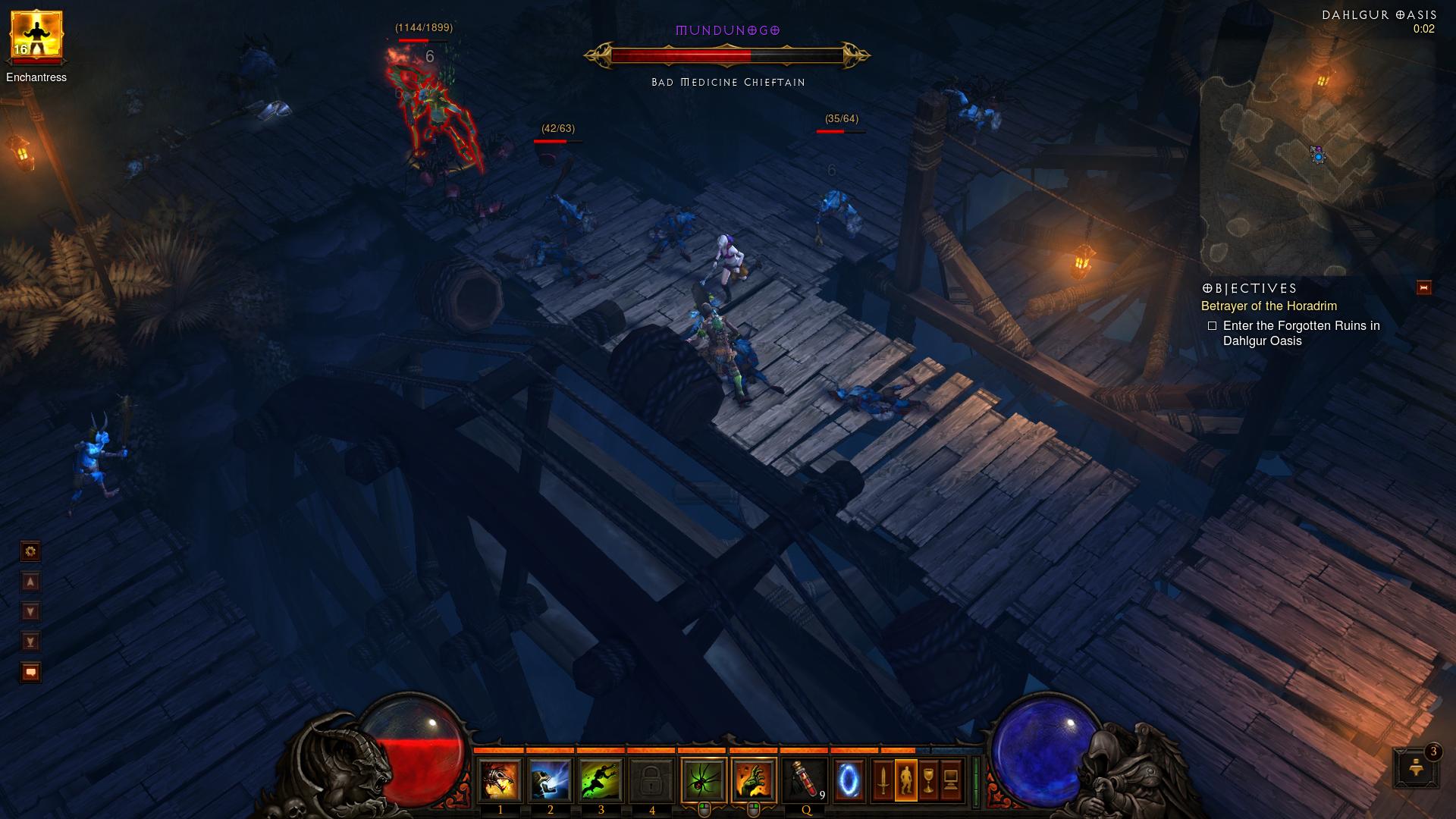Open the game menu computer icon
The width and height of the screenshot is (1456, 819).
pyautogui.click(x=951, y=780)
